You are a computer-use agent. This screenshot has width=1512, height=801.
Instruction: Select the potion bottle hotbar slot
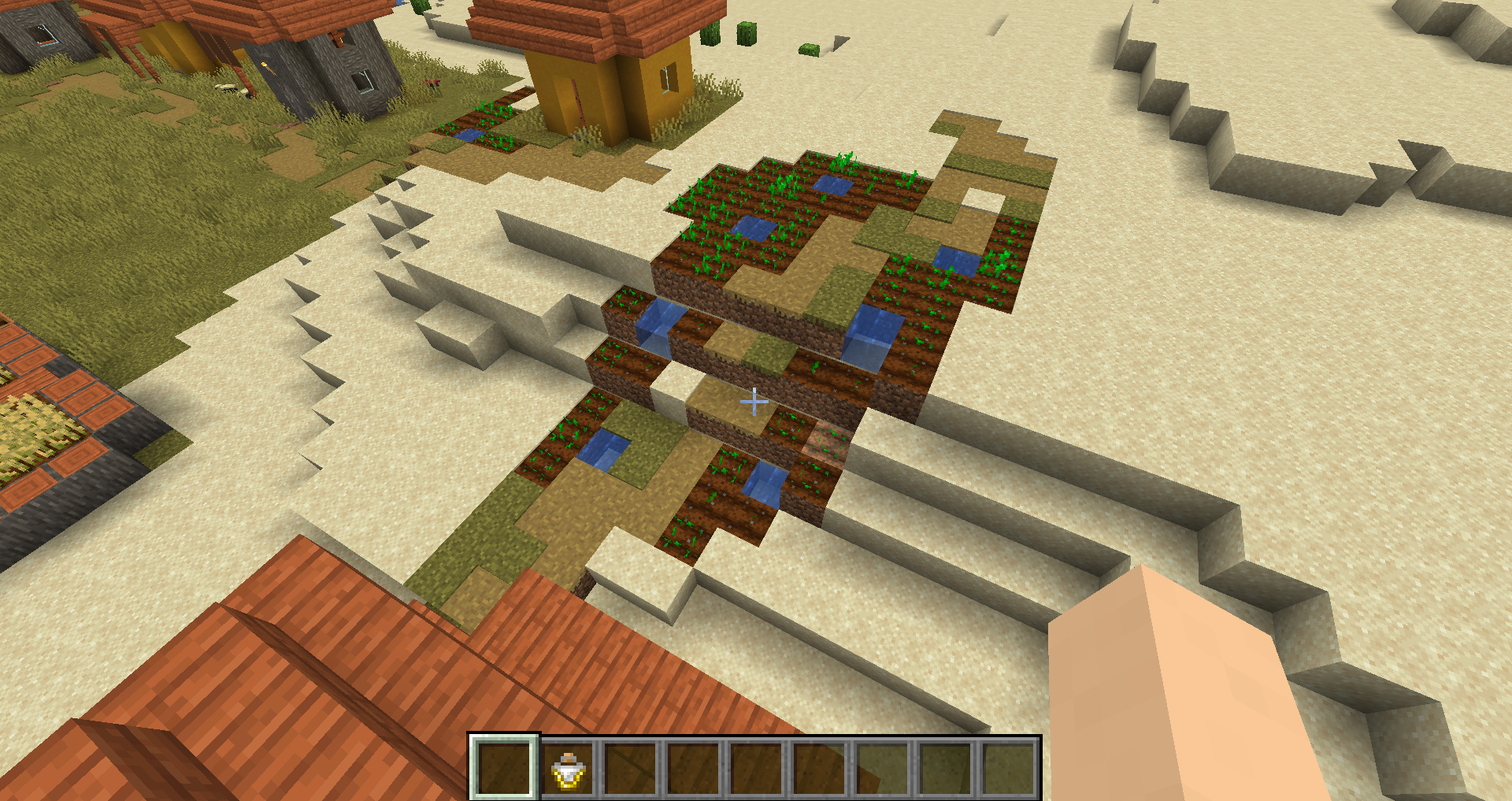pos(567,769)
